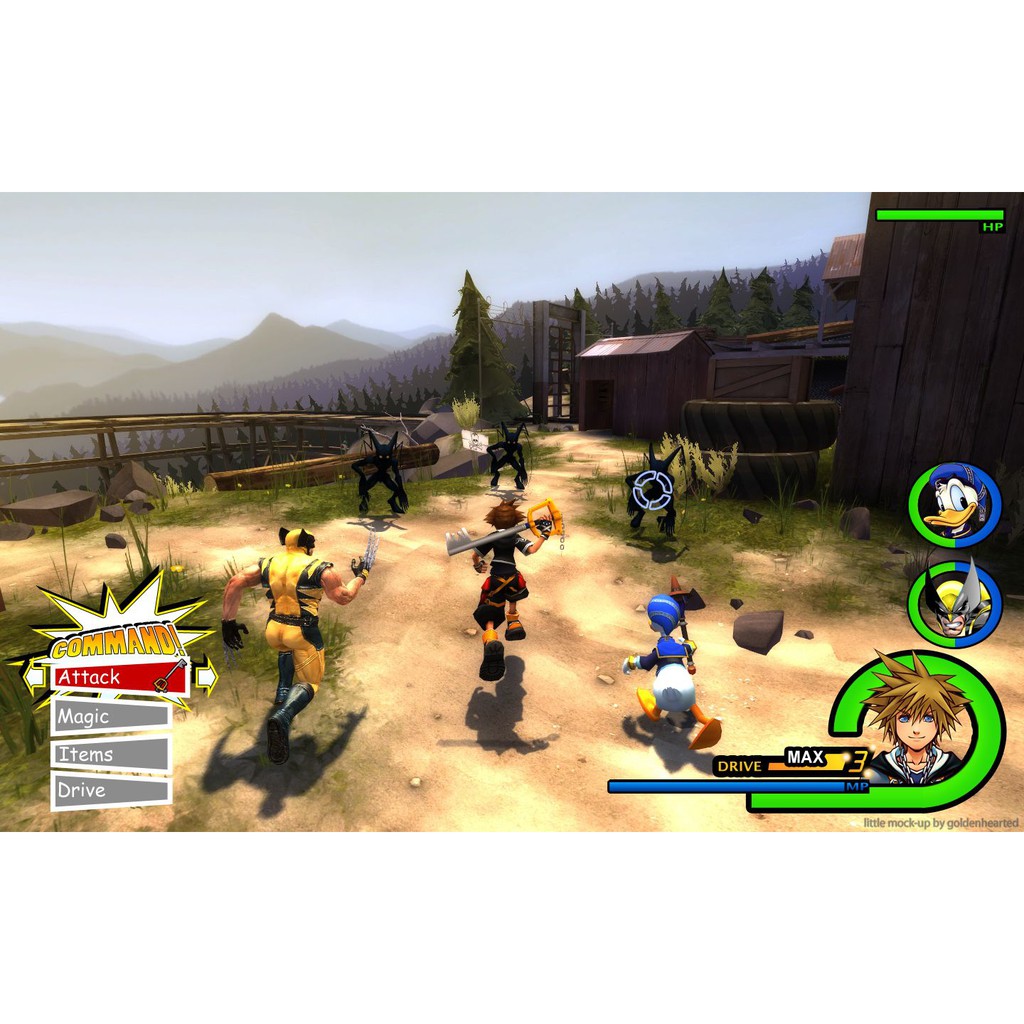
Task: Select the Attack command
Action: click(x=120, y=677)
